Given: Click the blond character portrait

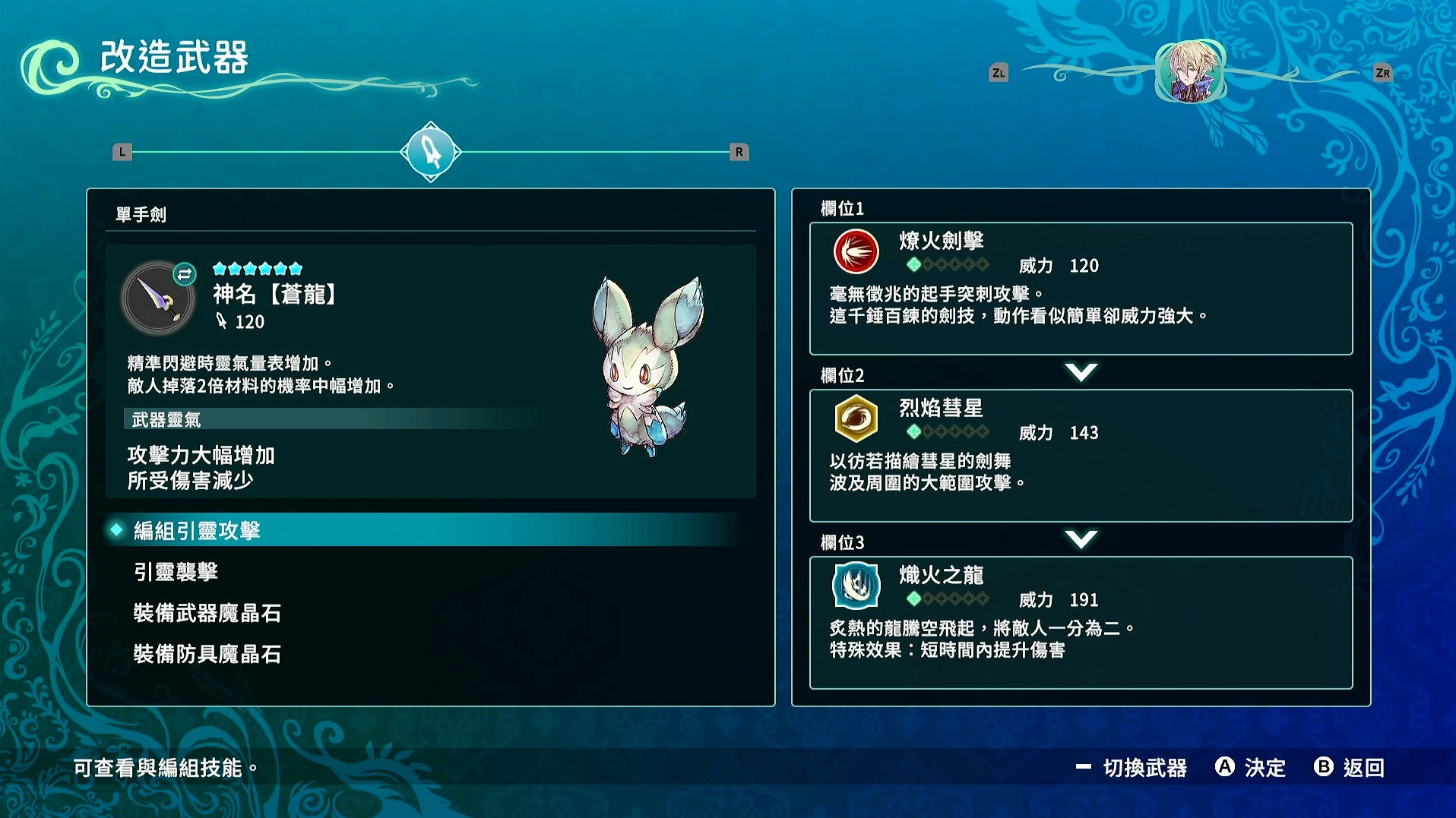Looking at the screenshot, I should tap(1190, 72).
